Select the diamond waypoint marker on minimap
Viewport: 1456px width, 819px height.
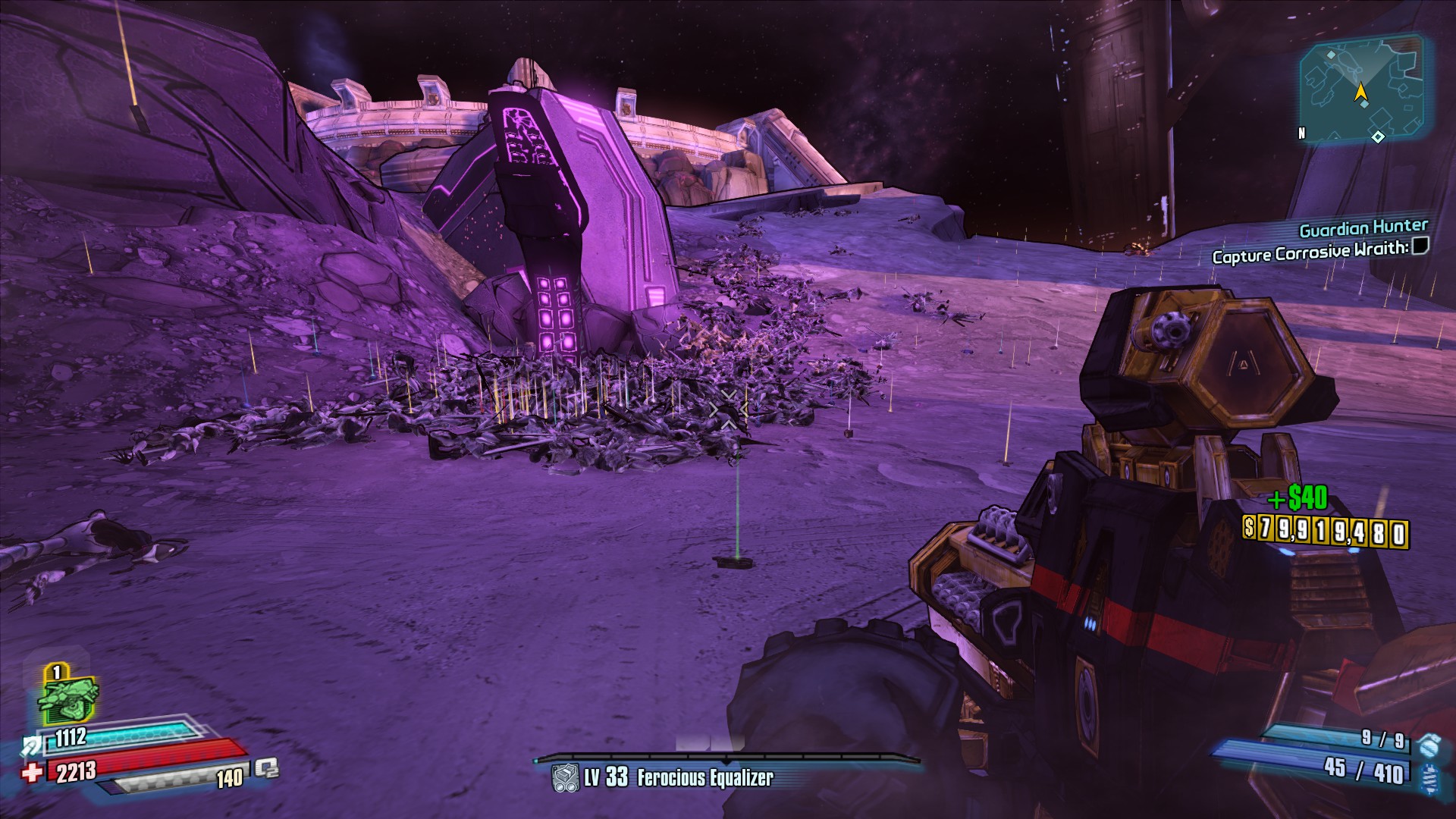click(1378, 136)
